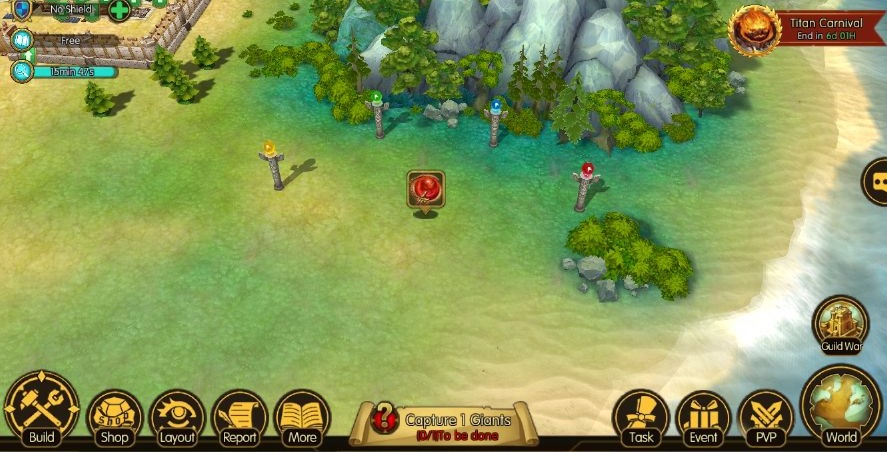The height and width of the screenshot is (452, 887).
Task: Show the Event gift menu
Action: 703,416
